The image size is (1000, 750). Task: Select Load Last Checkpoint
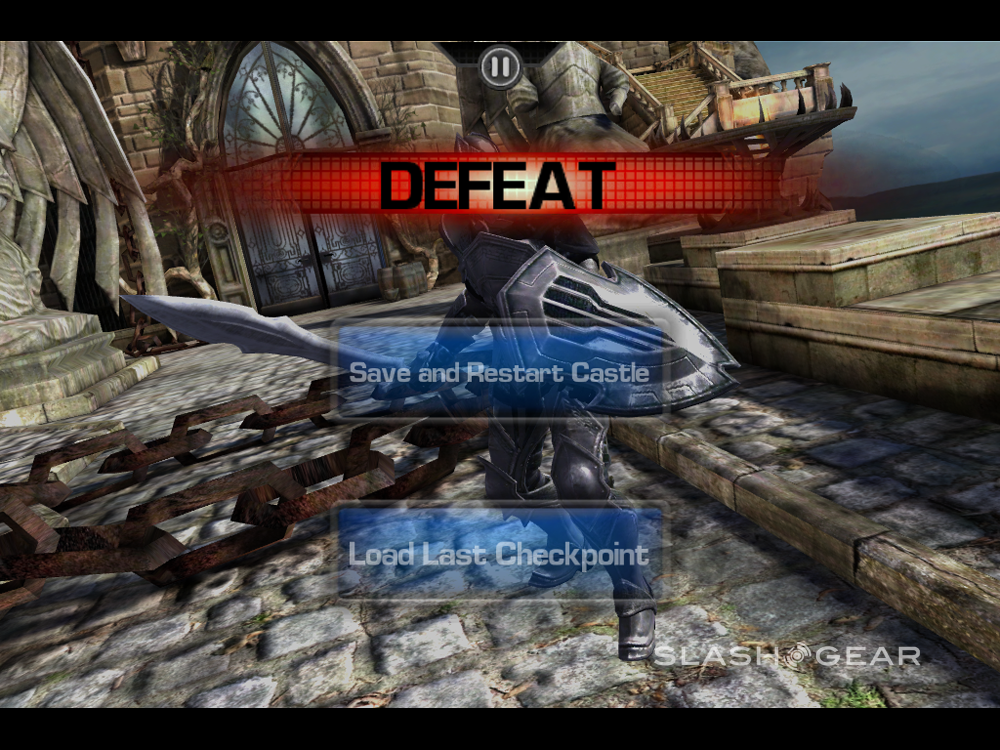498,554
